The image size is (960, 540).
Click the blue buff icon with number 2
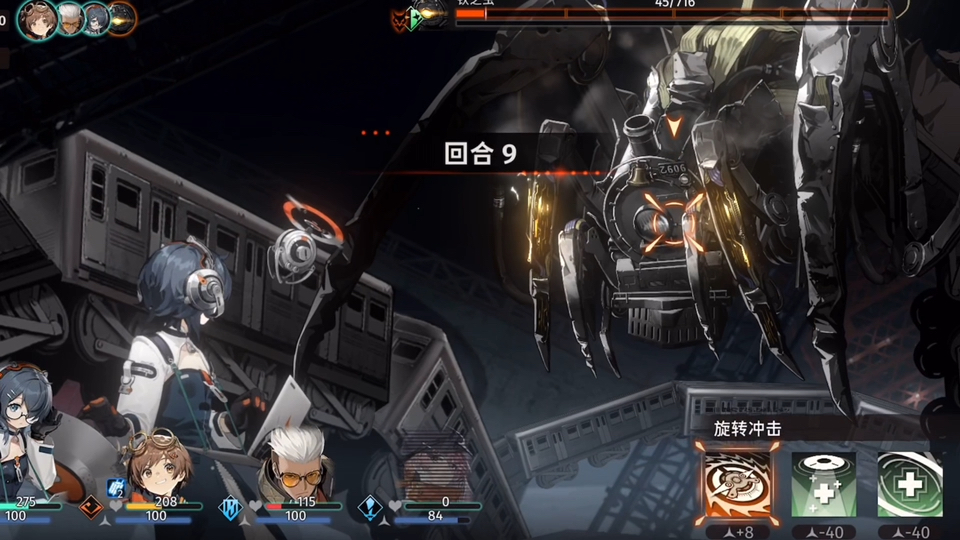tap(115, 487)
